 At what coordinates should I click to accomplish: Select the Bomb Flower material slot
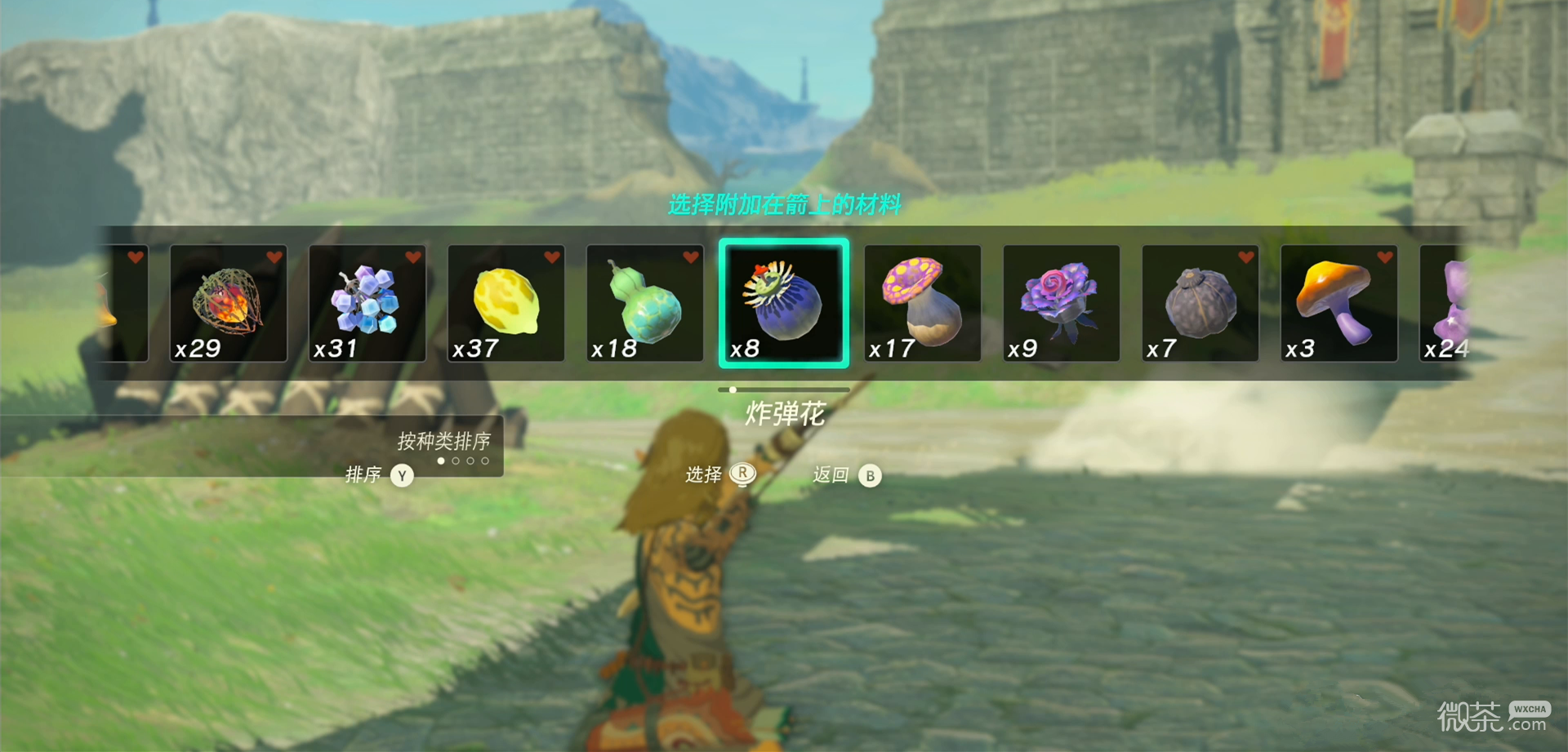[783, 304]
